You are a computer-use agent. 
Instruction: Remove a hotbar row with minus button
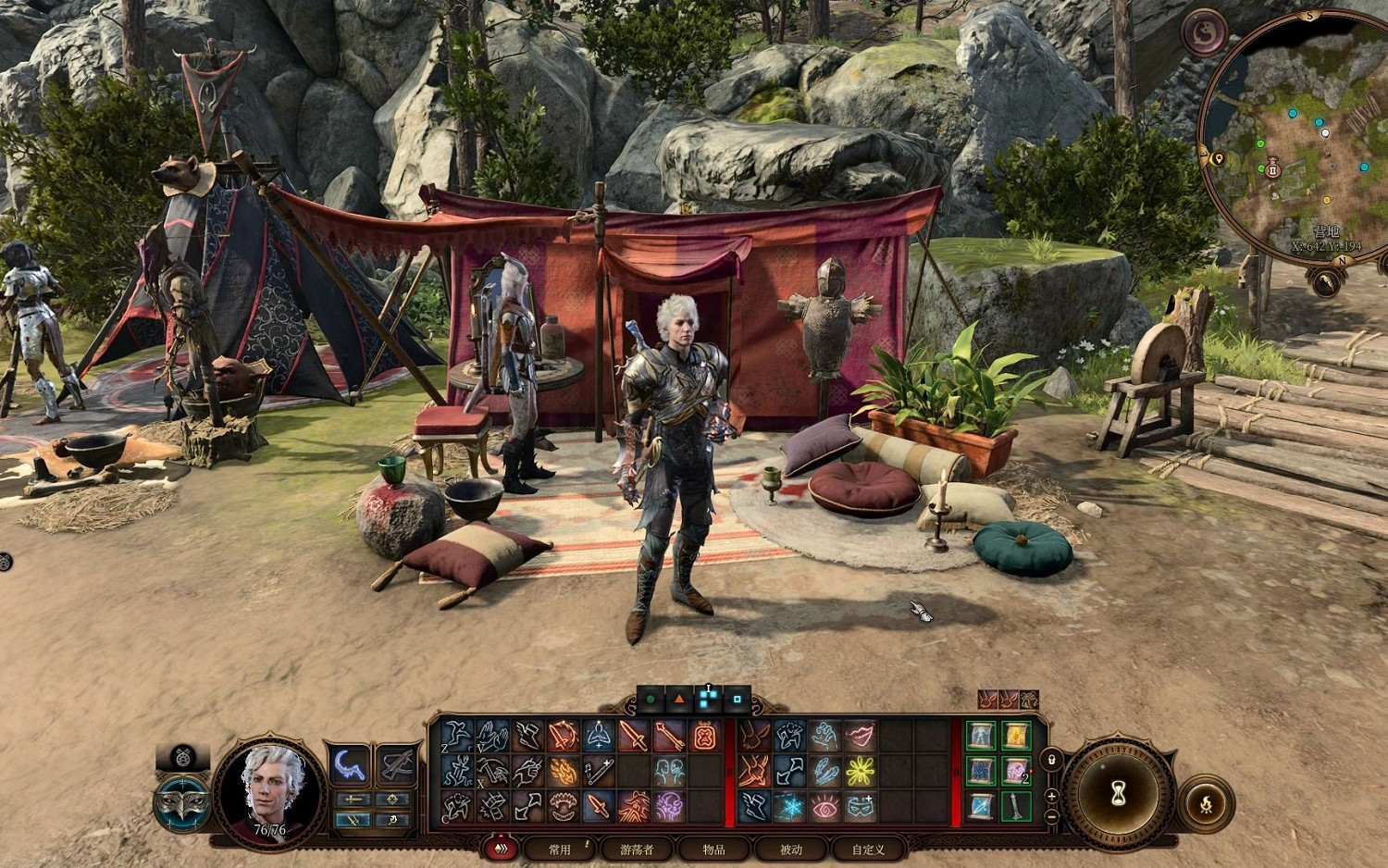(x=1052, y=817)
